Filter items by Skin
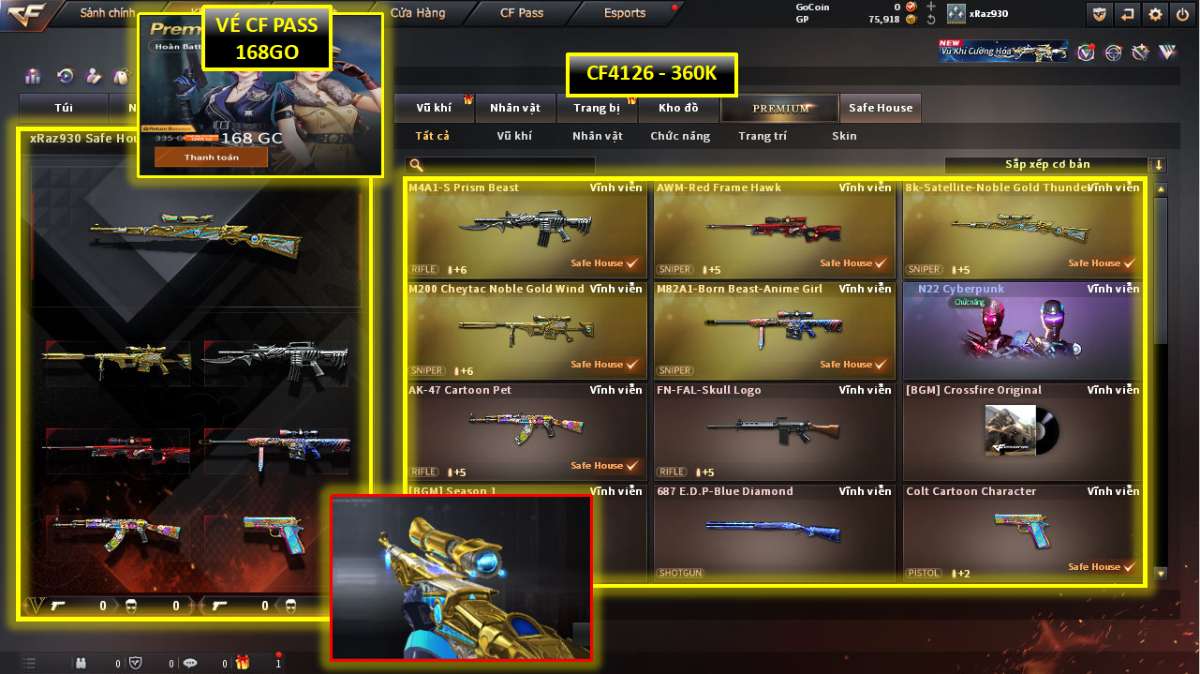This screenshot has height=674, width=1200. click(844, 136)
